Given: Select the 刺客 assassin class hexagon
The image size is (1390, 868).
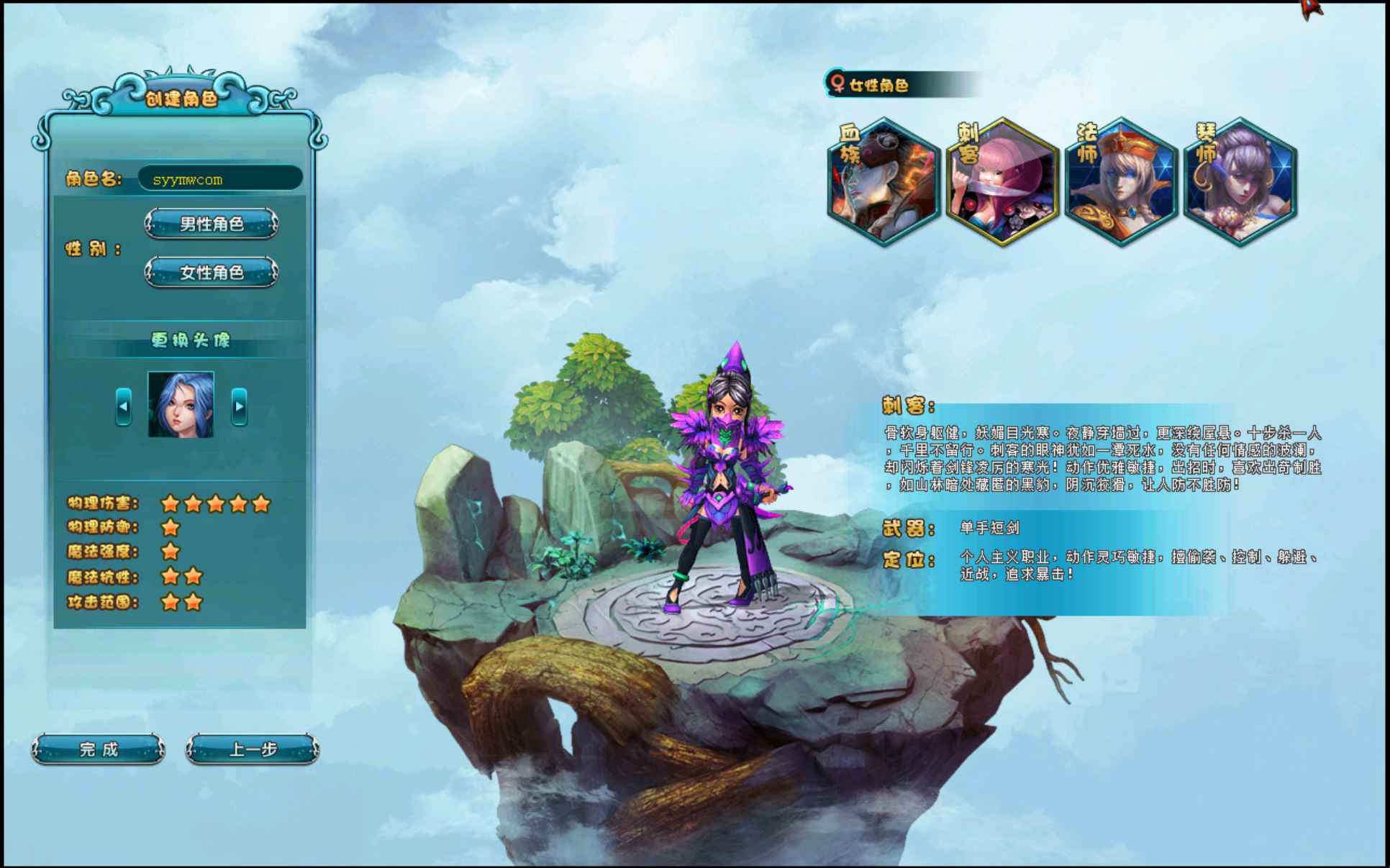Looking at the screenshot, I should (1003, 183).
